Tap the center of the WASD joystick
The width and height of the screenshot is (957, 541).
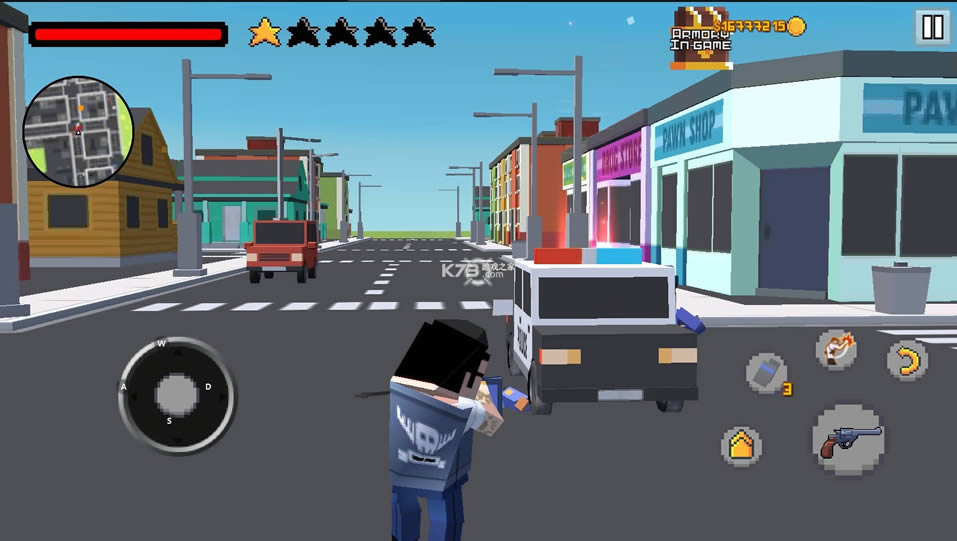coord(177,394)
